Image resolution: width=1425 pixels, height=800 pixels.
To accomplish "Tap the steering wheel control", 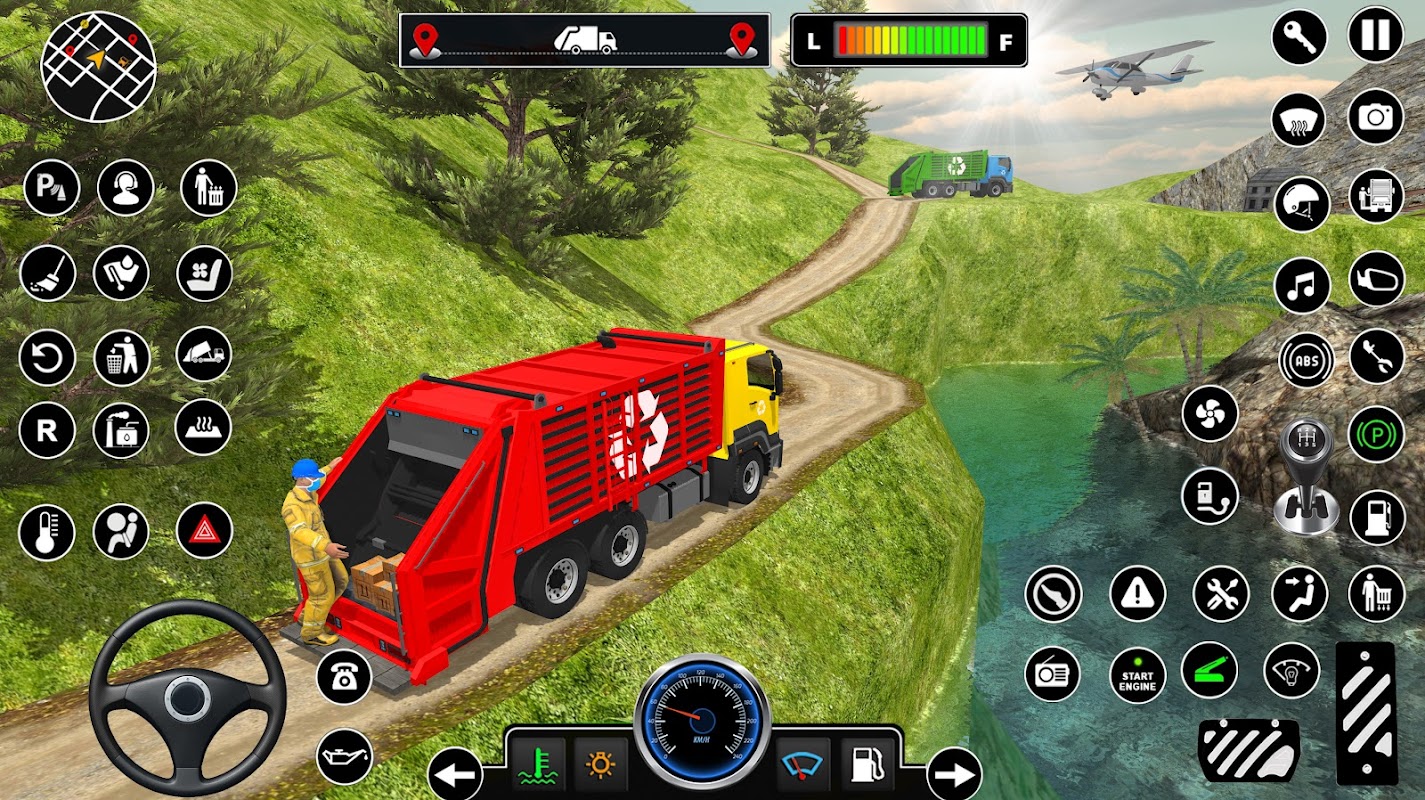I will coord(187,696).
